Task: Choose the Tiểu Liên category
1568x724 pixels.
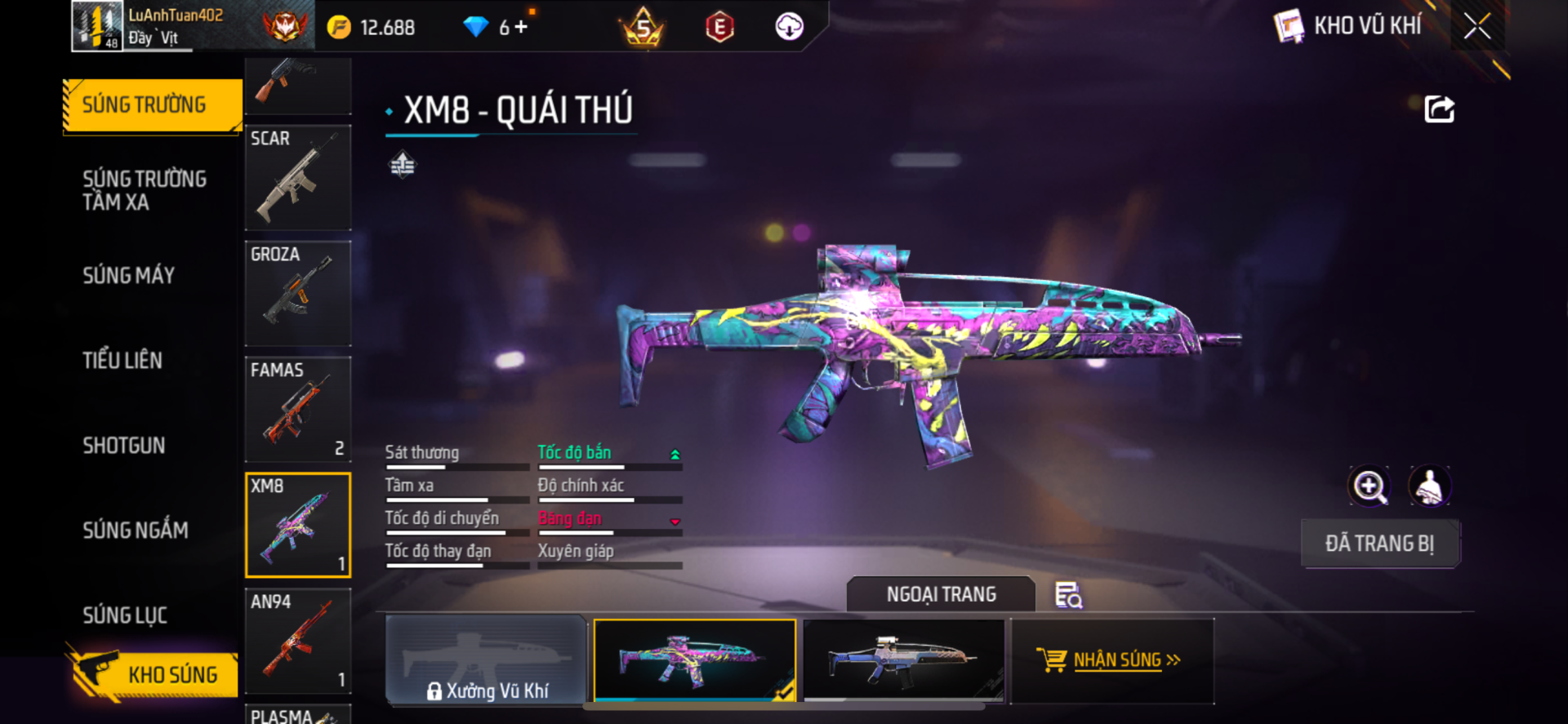Action: (122, 360)
